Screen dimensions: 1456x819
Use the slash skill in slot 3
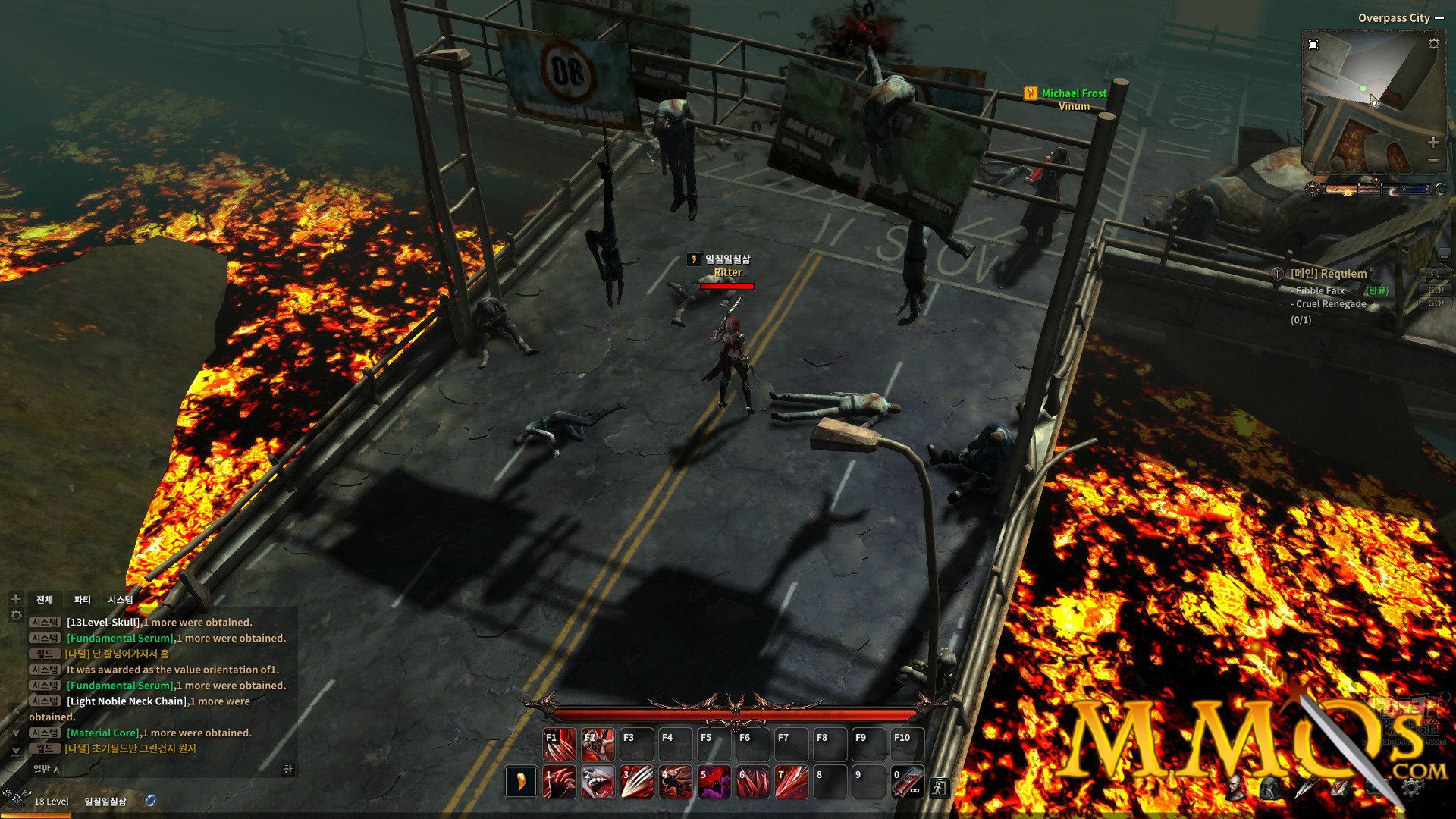click(635, 782)
